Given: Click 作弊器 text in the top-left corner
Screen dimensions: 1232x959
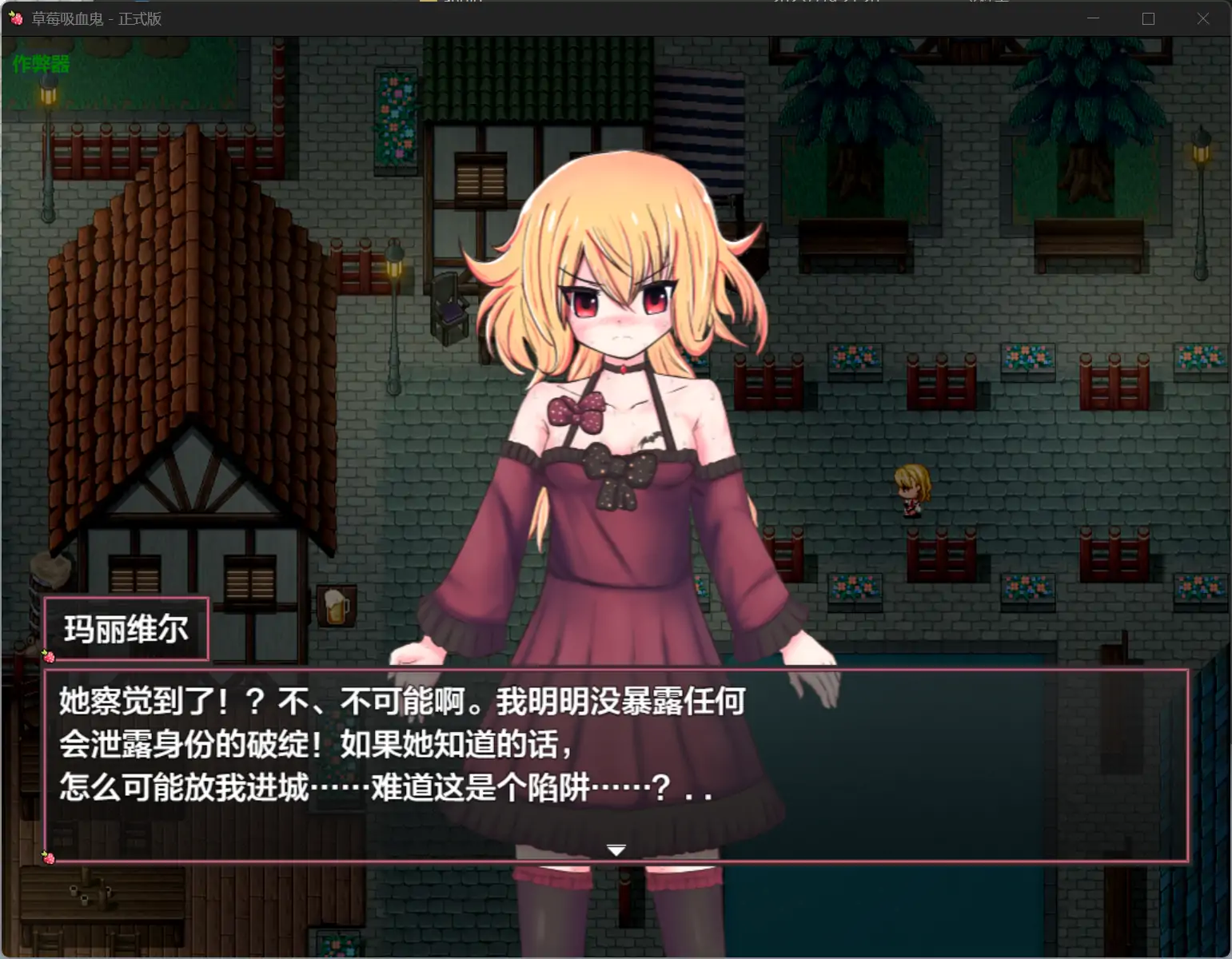Looking at the screenshot, I should click(x=40, y=65).
